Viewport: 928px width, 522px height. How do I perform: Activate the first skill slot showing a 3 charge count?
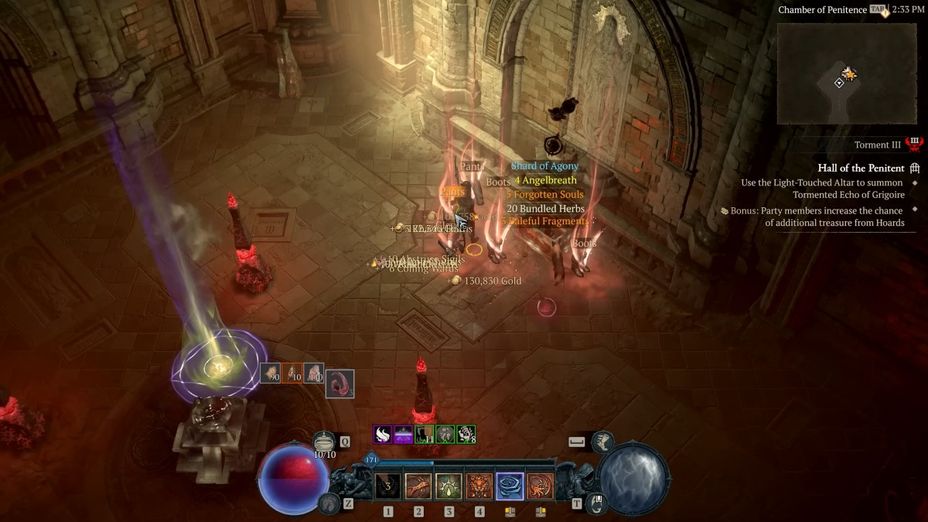[388, 486]
